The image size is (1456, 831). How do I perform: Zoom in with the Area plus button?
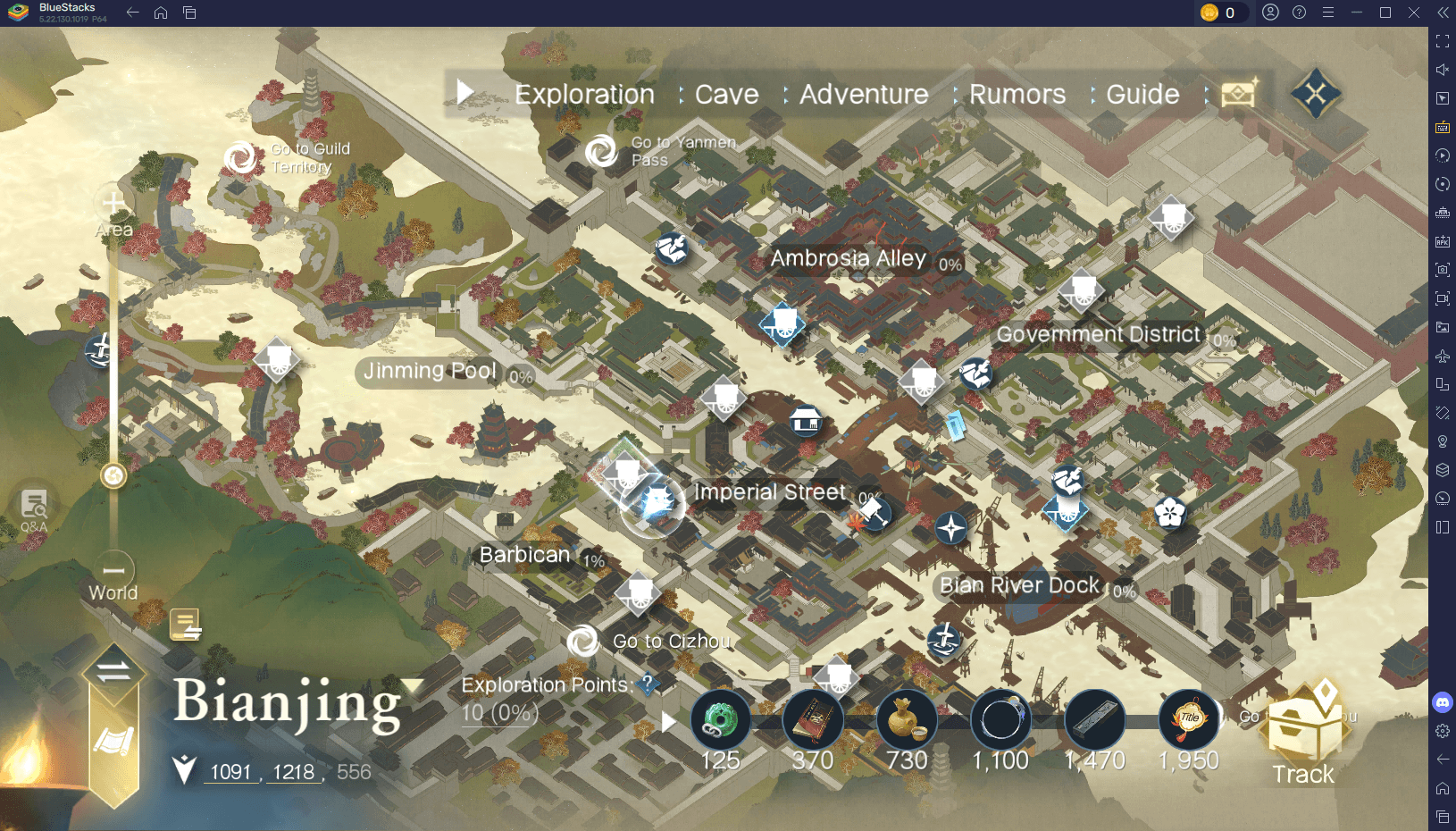click(x=113, y=205)
